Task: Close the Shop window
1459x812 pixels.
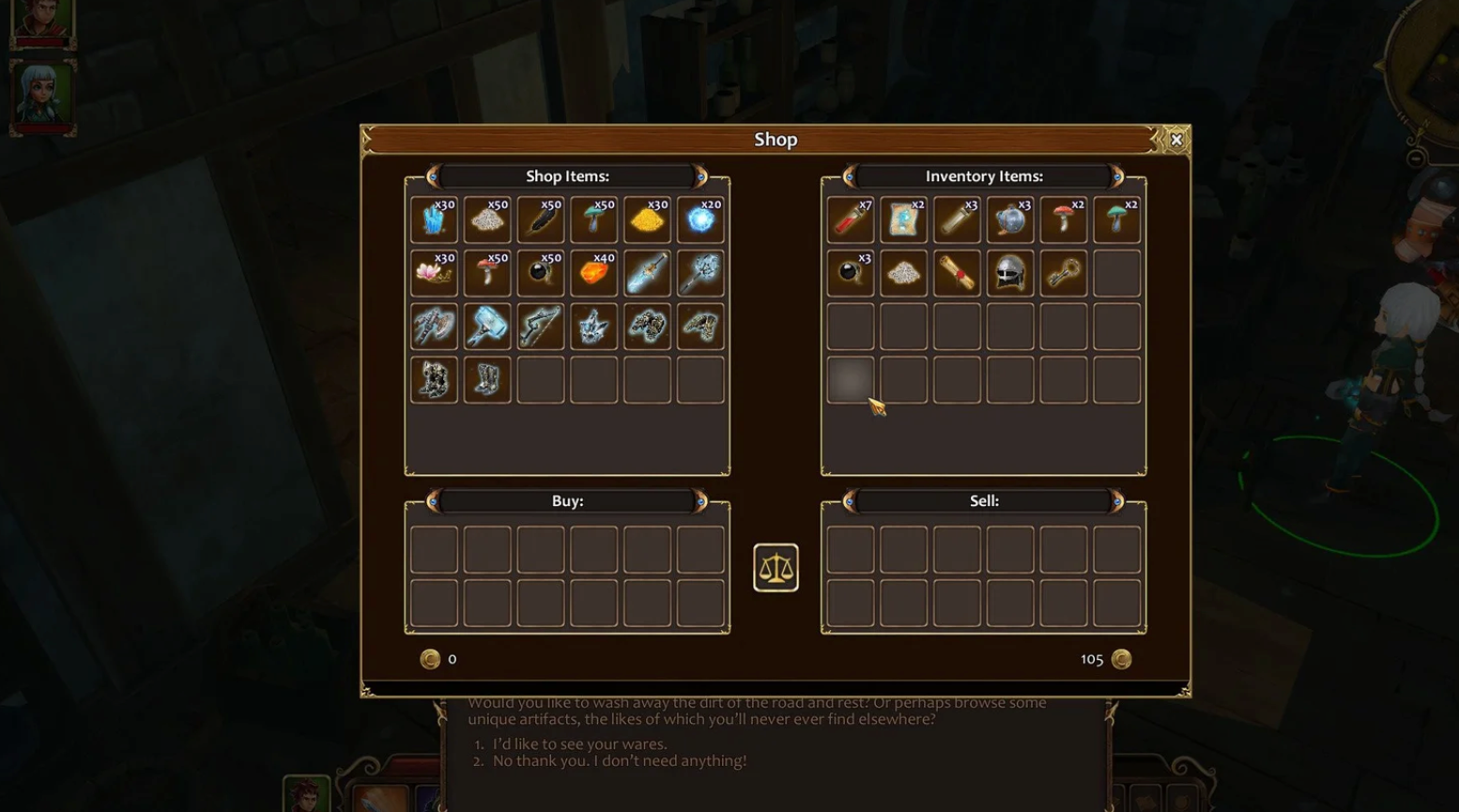Action: 1176,139
